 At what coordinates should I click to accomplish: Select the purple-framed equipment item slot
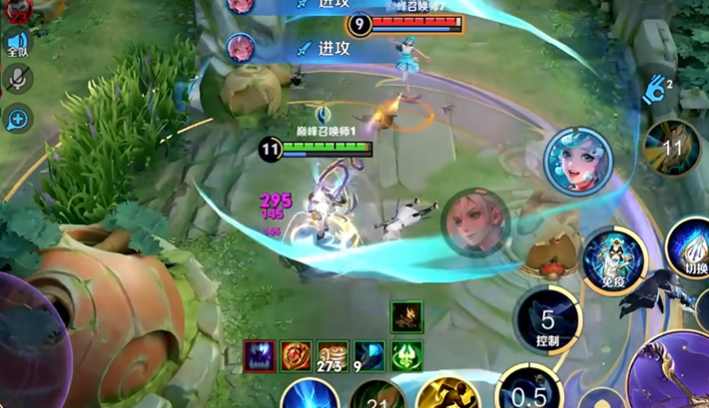pyautogui.click(x=260, y=356)
